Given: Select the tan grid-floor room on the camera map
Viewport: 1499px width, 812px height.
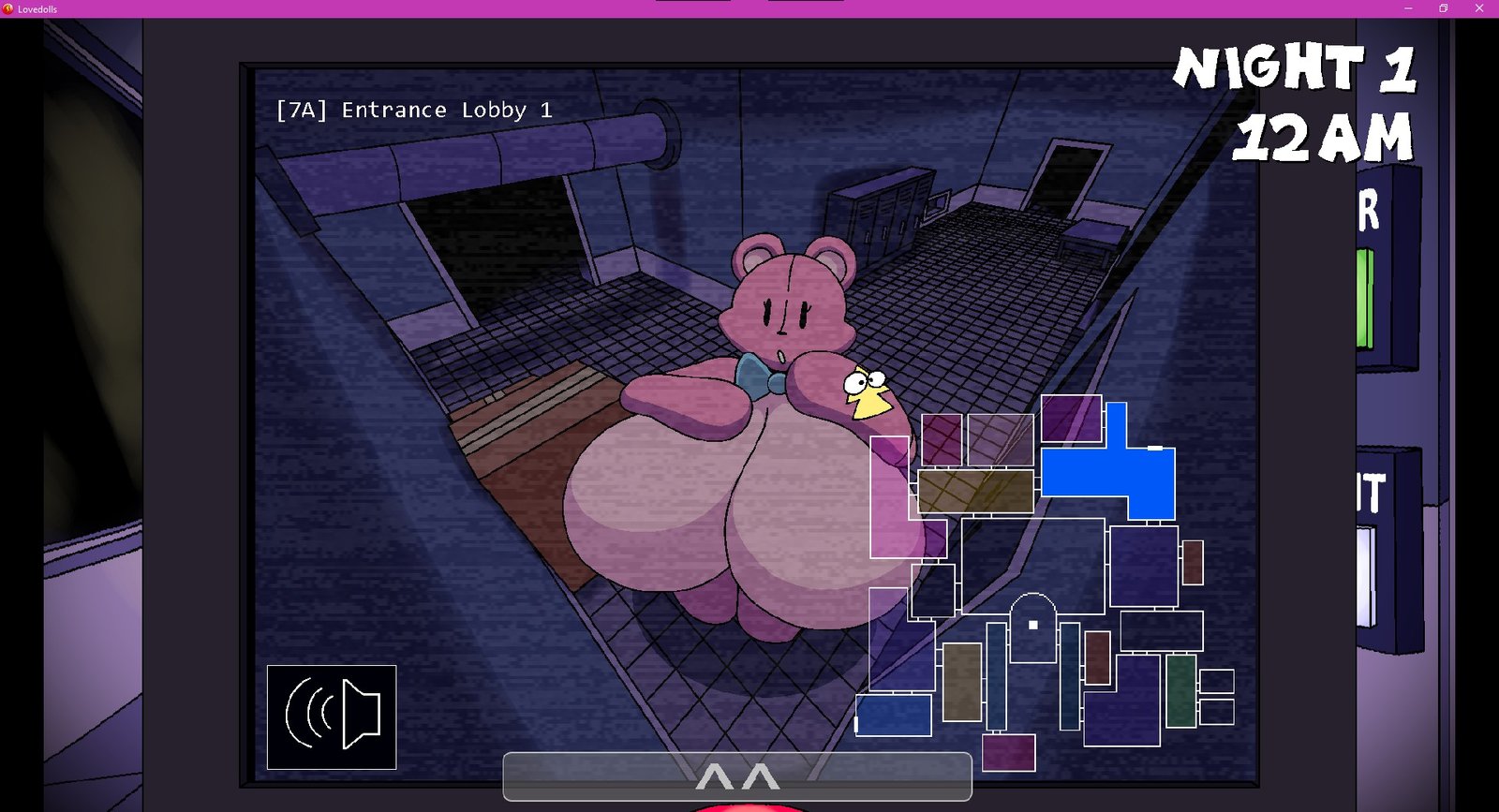Looking at the screenshot, I should click(976, 489).
